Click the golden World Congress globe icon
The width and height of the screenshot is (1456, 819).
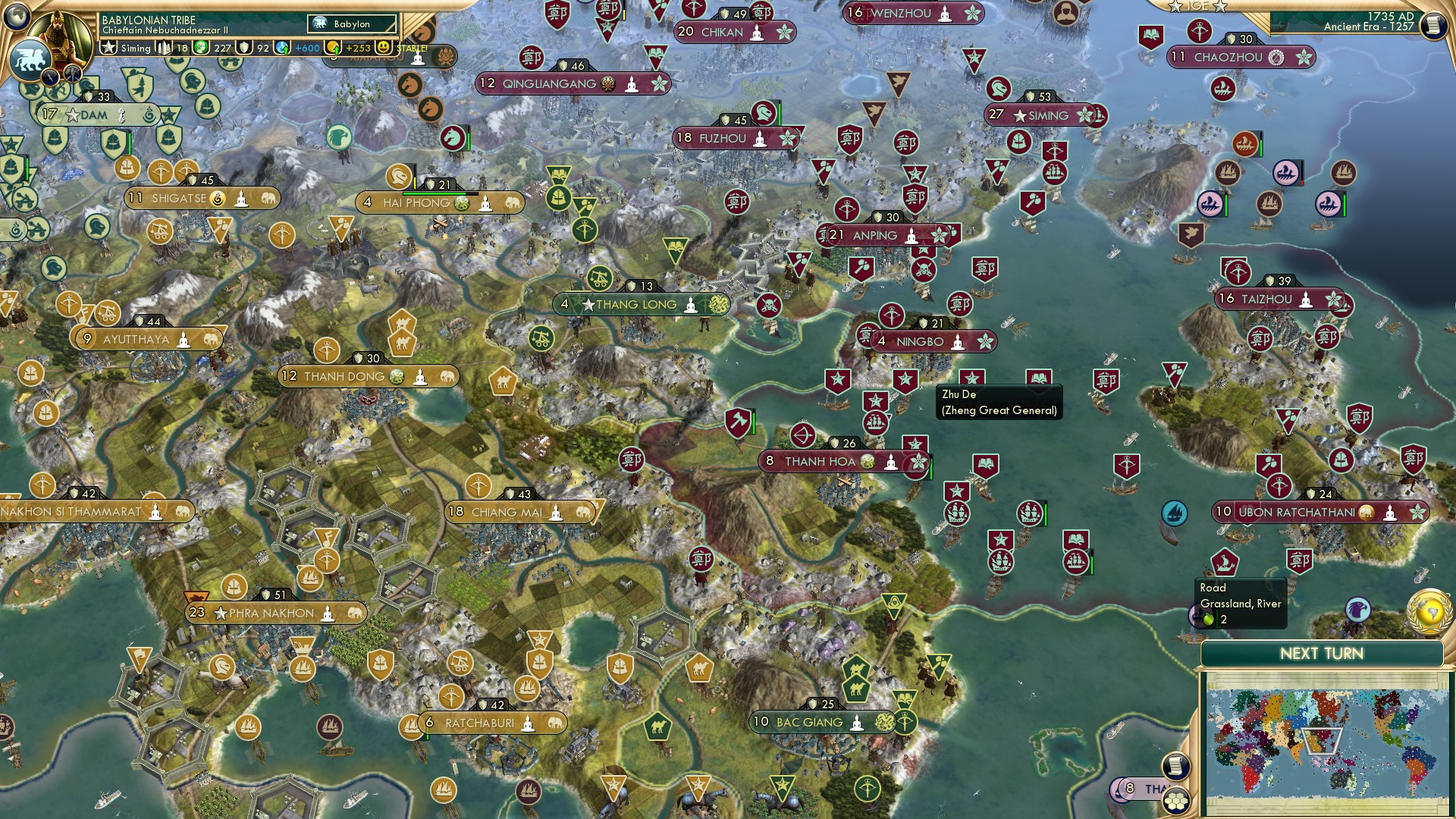pos(1431,611)
